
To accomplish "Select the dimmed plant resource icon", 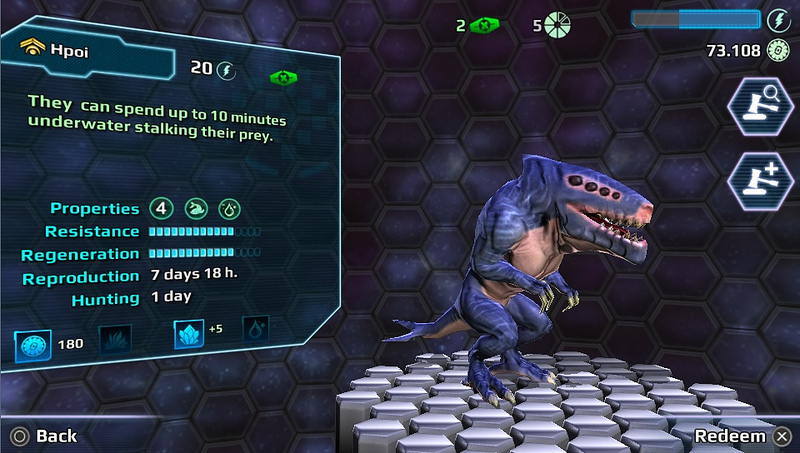I will pos(114,339).
